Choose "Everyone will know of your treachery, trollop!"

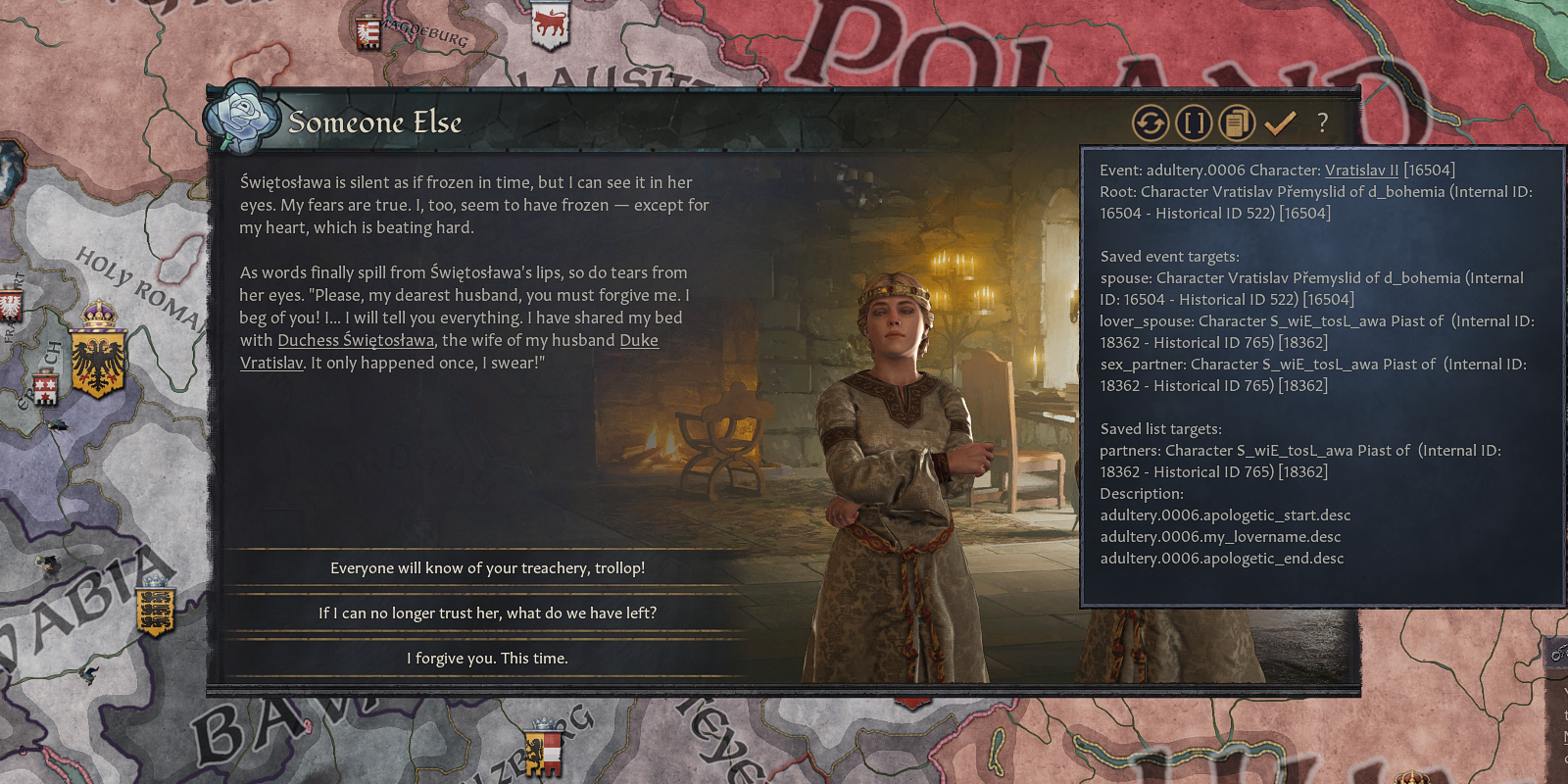[487, 568]
